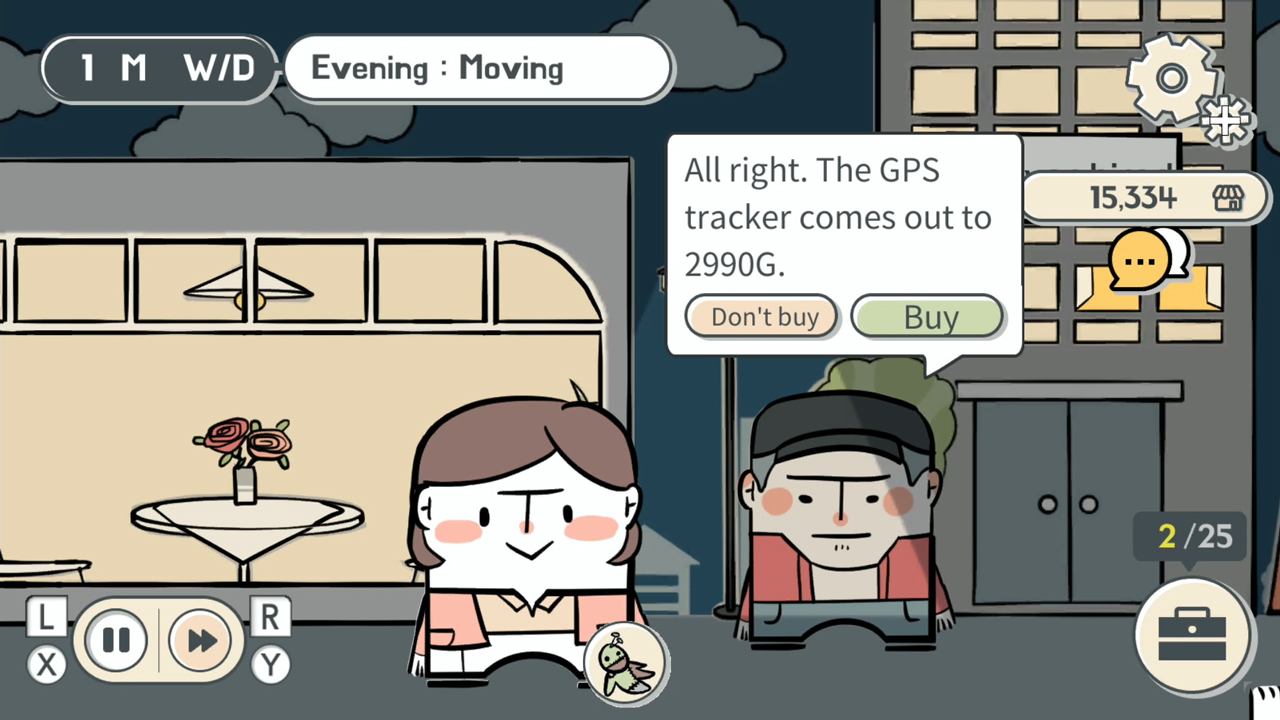The image size is (1280, 720).
Task: Click the X button icon
Action: click(x=47, y=665)
